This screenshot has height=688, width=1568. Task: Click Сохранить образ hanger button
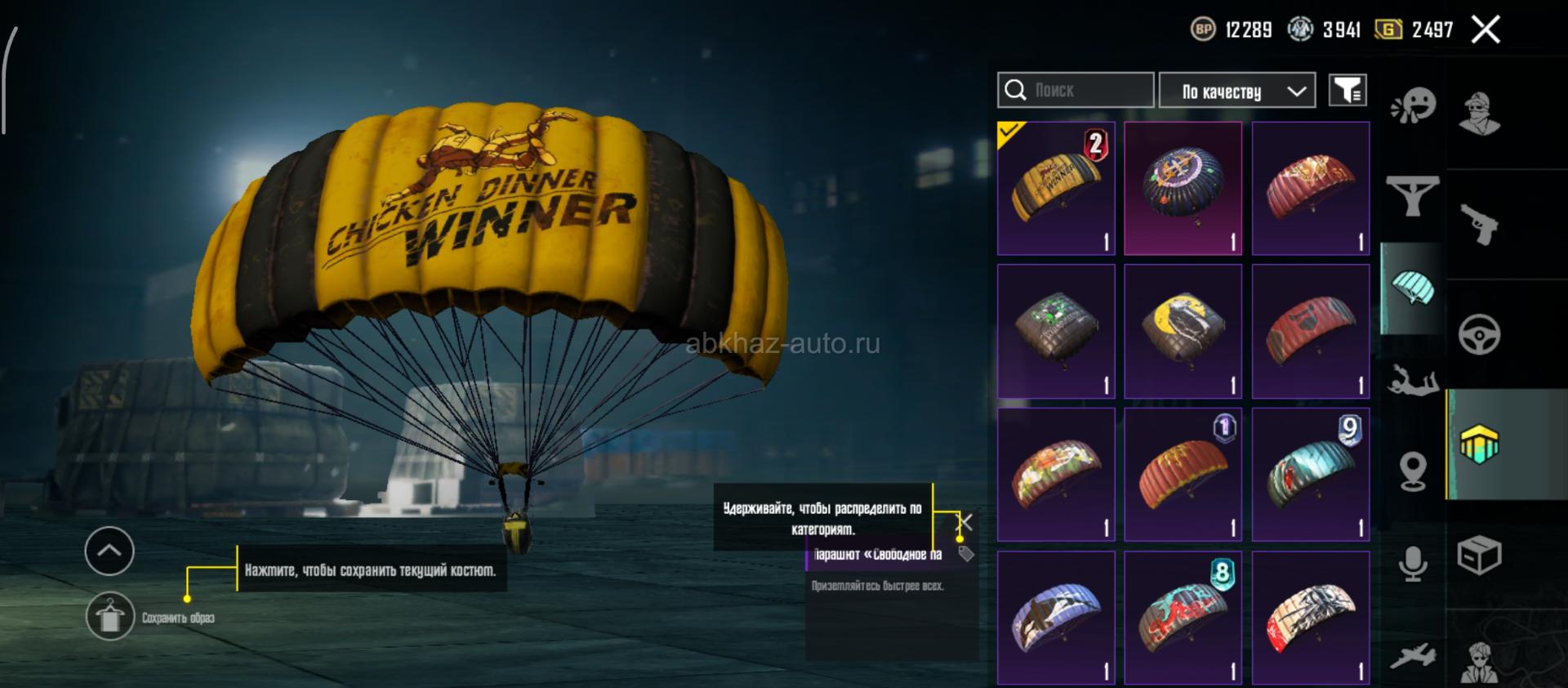click(110, 617)
